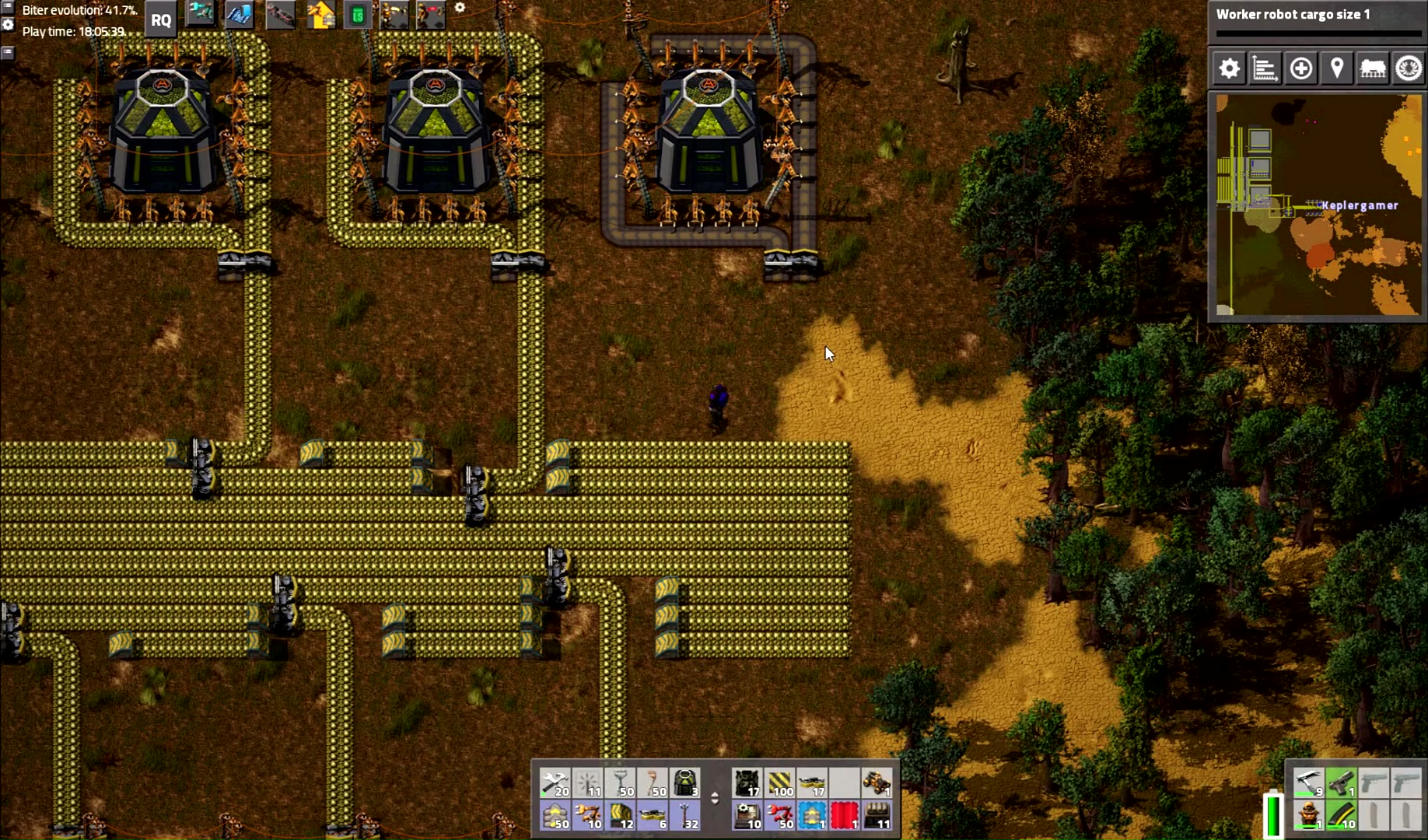Open the minimap
Image resolution: width=1428 pixels, height=840 pixels.
[1318, 205]
